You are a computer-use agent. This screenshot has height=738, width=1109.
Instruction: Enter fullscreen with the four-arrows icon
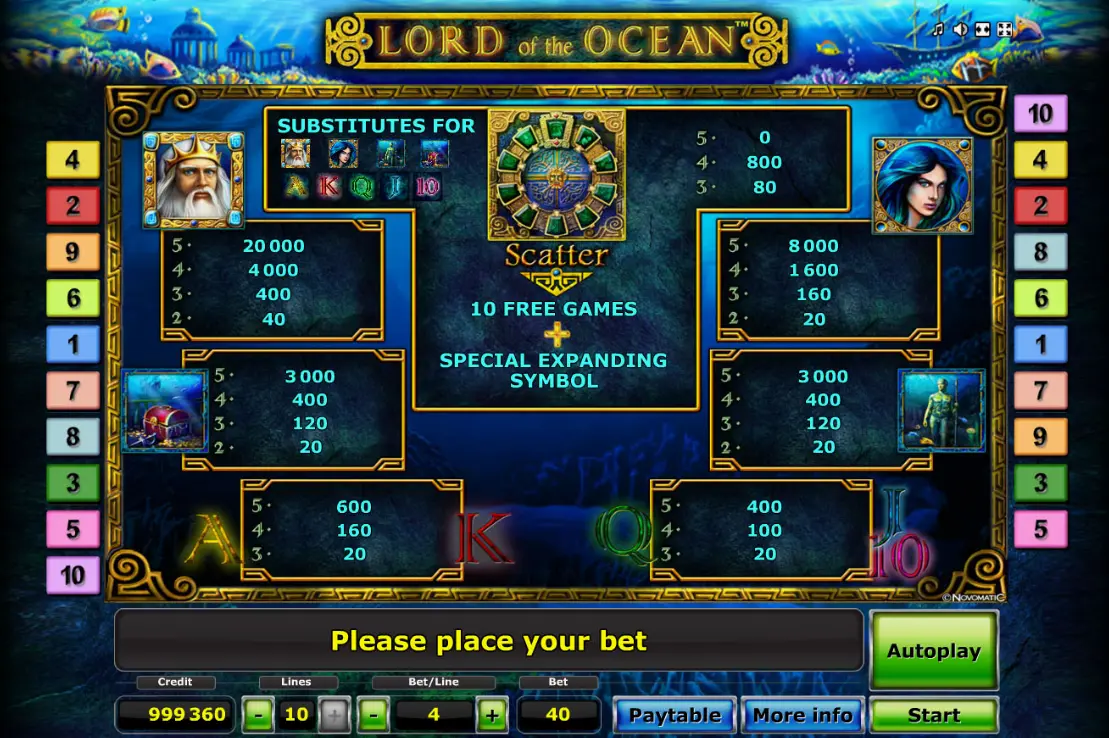[x=1004, y=29]
